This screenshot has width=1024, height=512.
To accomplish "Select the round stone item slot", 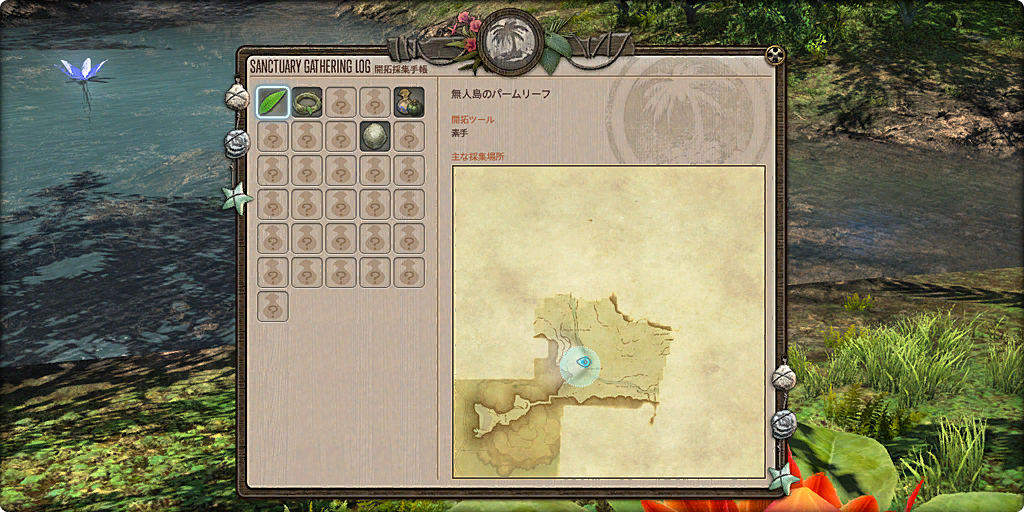I will pyautogui.click(x=375, y=135).
